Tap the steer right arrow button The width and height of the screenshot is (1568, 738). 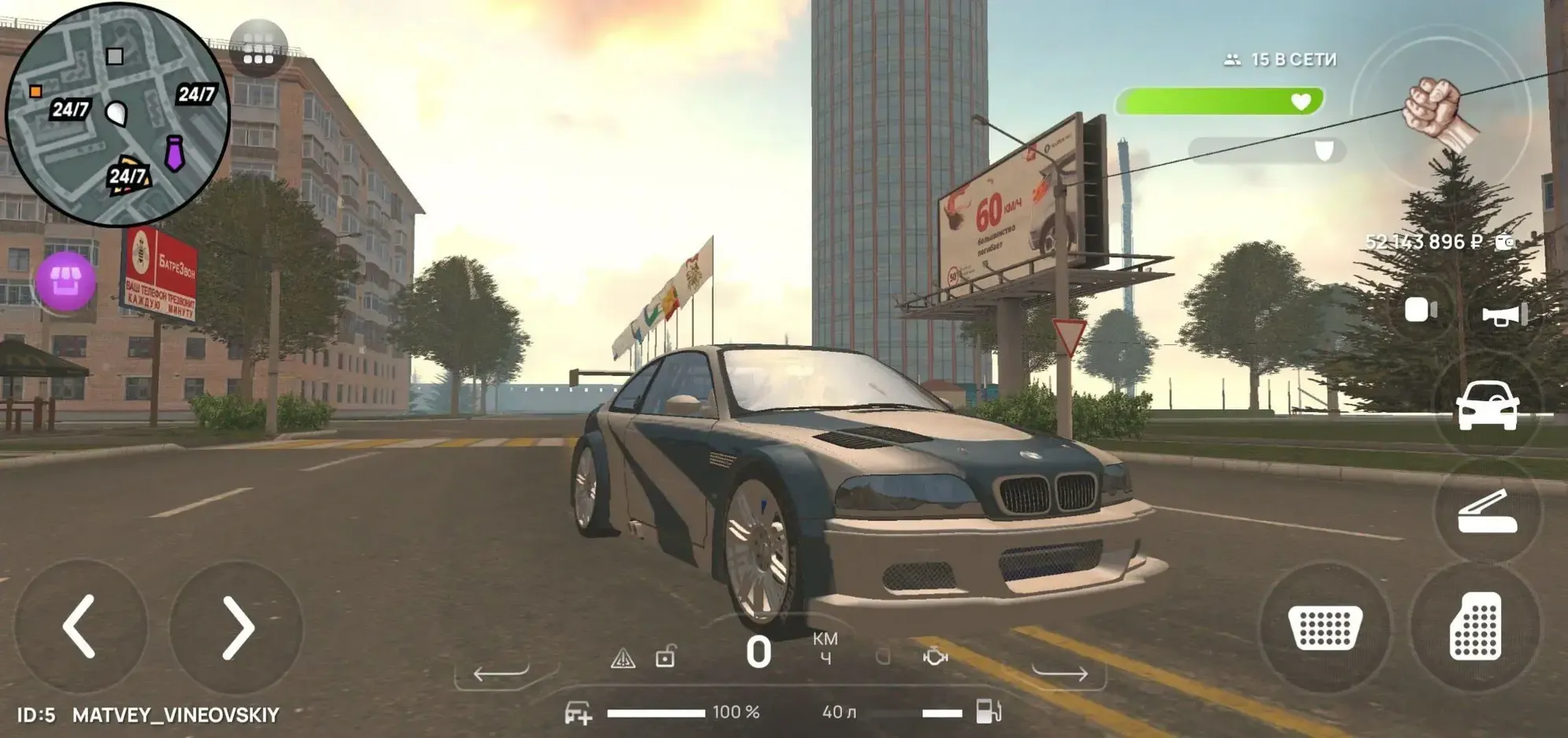click(236, 627)
